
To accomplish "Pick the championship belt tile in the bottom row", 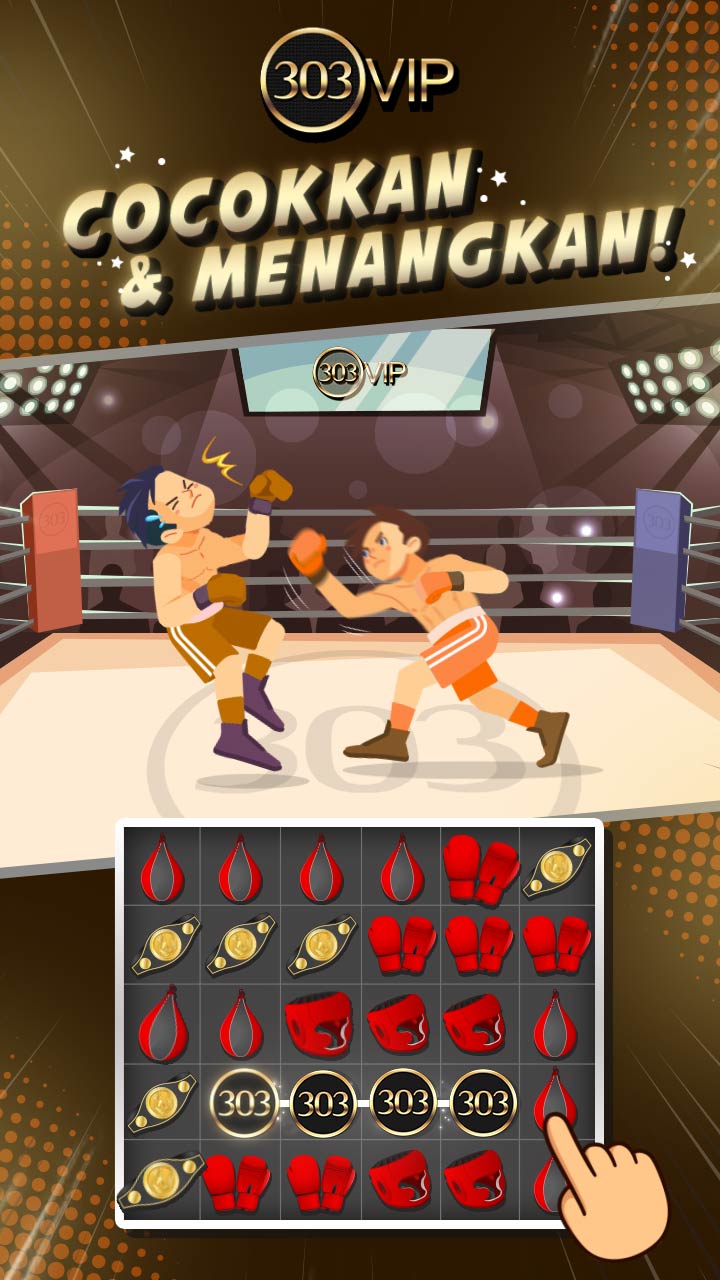I will [x=161, y=1182].
